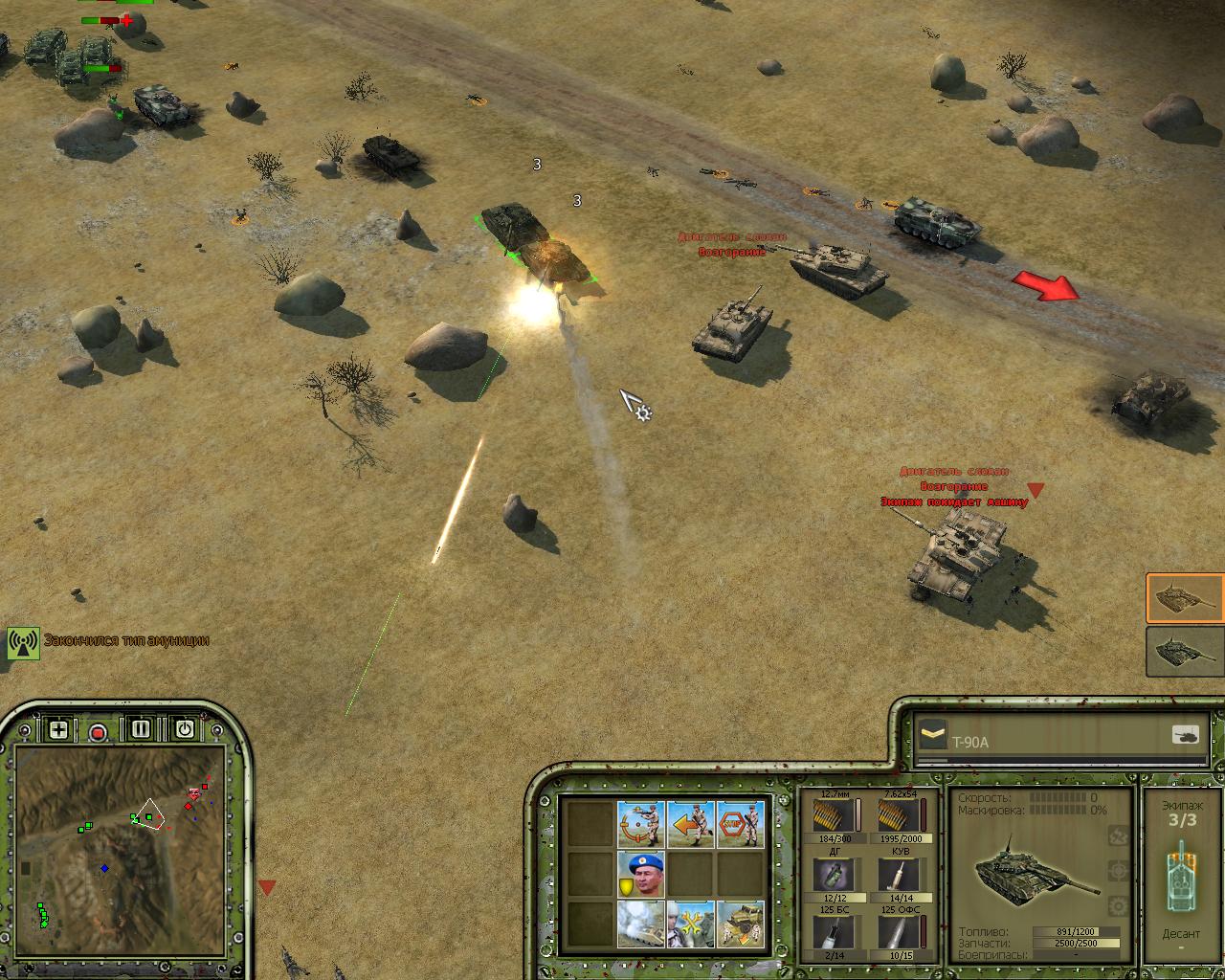Select the vehicle disembark order icon
This screenshot has height=980, width=1225.
pyautogui.click(x=740, y=924)
